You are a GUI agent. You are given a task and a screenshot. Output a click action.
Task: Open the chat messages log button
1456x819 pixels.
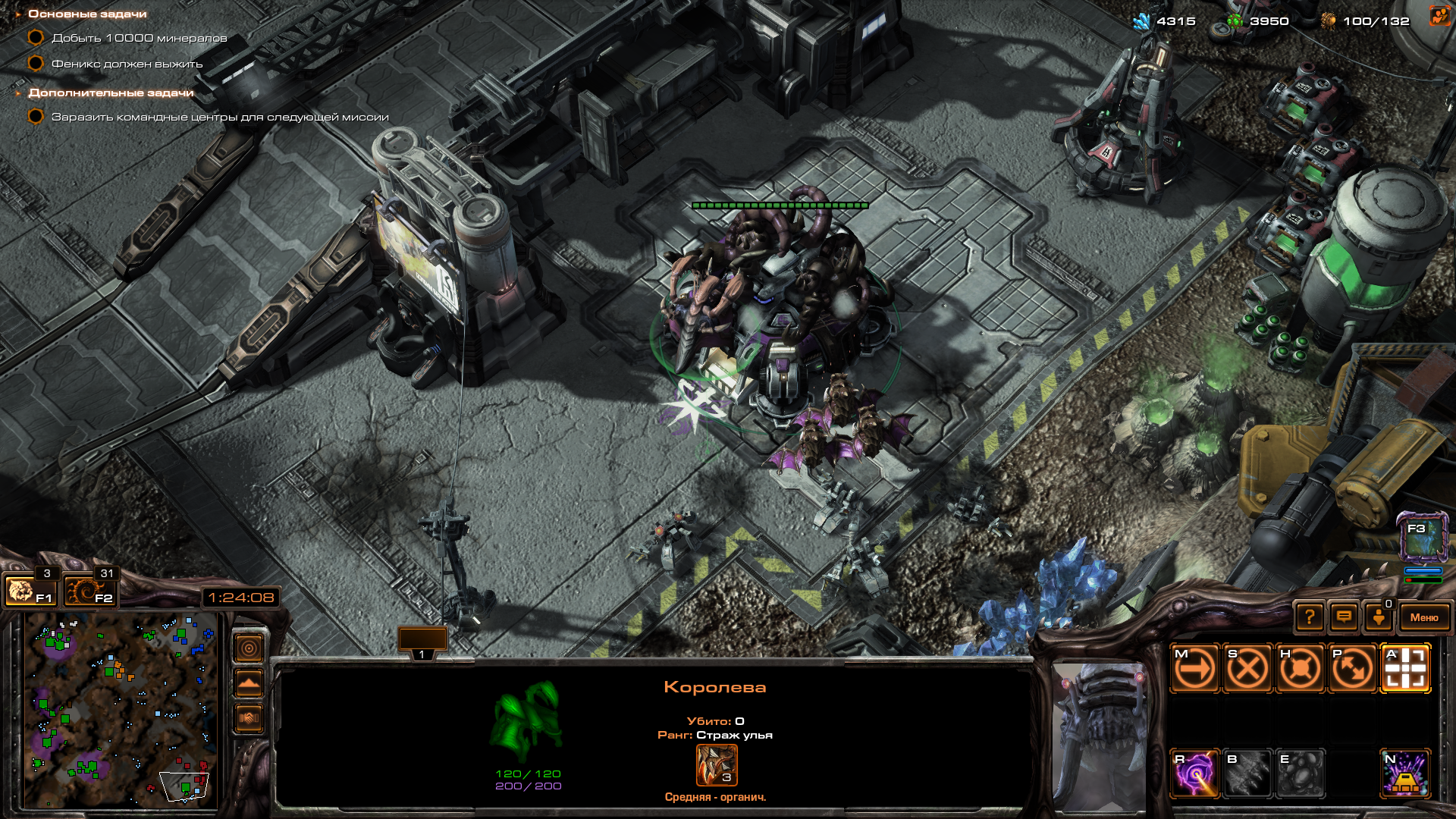[x=1344, y=617]
